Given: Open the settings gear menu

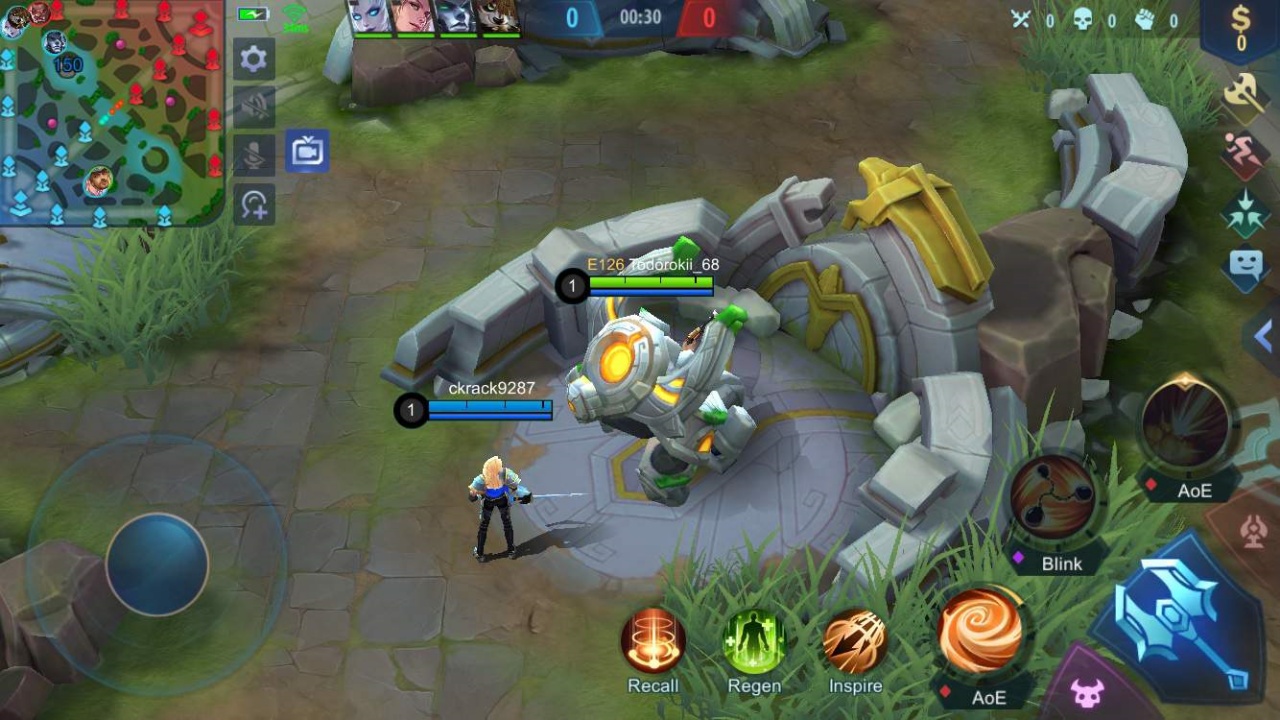Looking at the screenshot, I should (x=254, y=59).
